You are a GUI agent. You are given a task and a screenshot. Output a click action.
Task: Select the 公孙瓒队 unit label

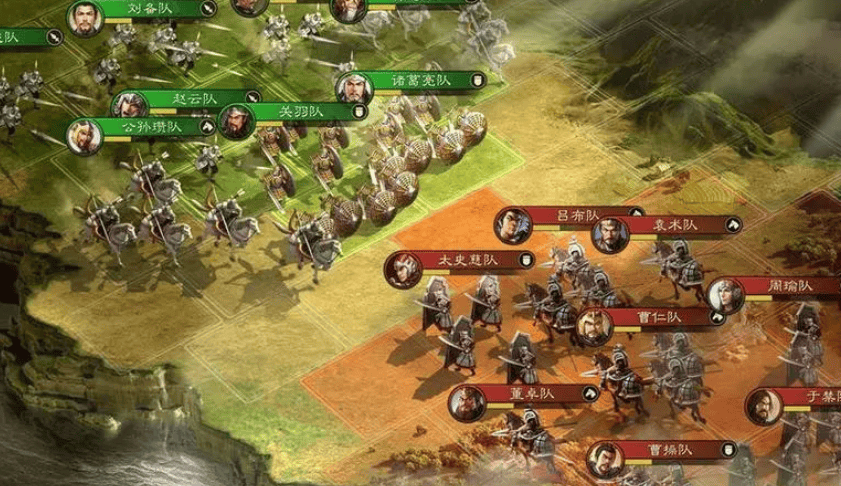click(152, 127)
